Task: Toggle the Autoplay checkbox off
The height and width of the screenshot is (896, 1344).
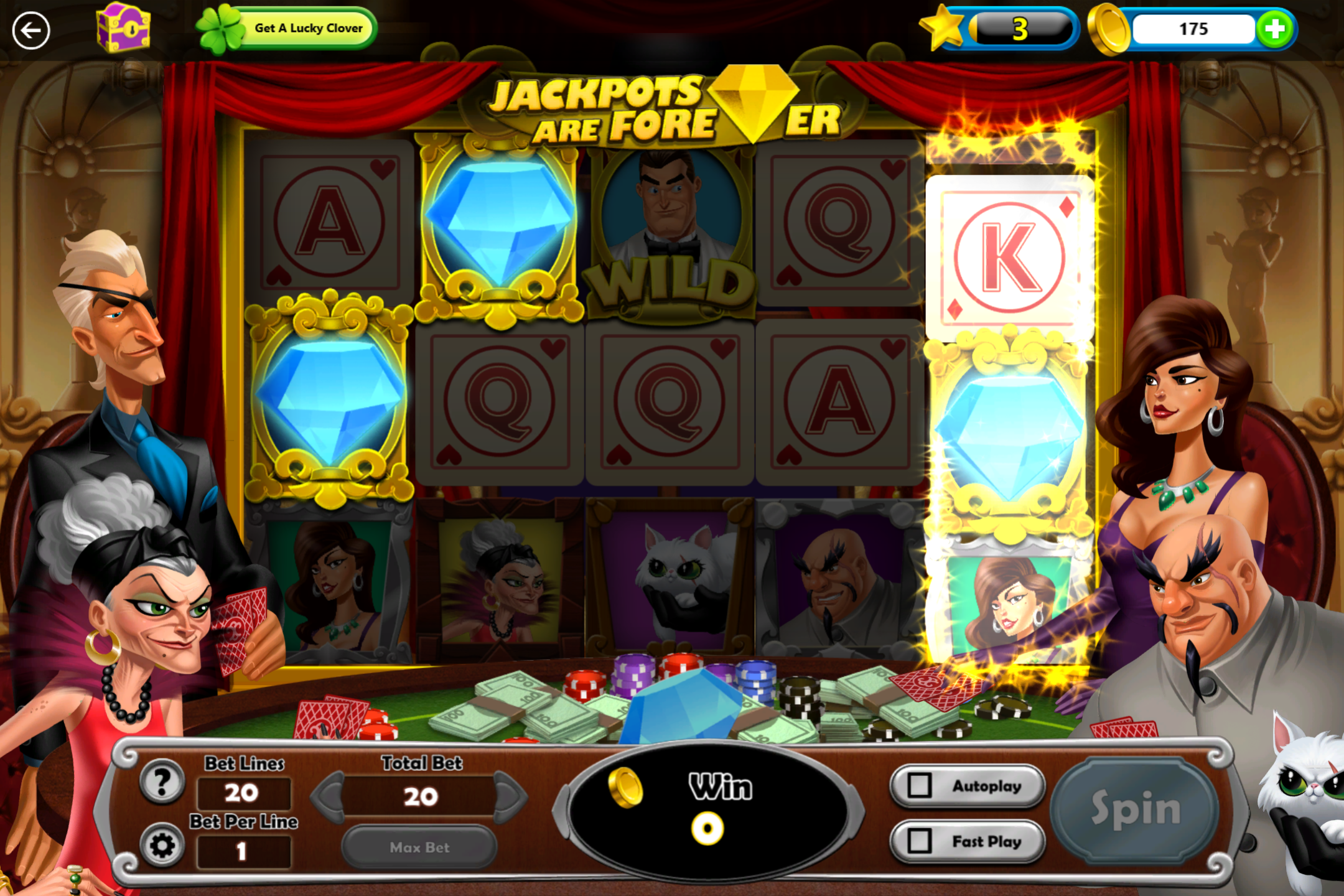Action: (919, 785)
